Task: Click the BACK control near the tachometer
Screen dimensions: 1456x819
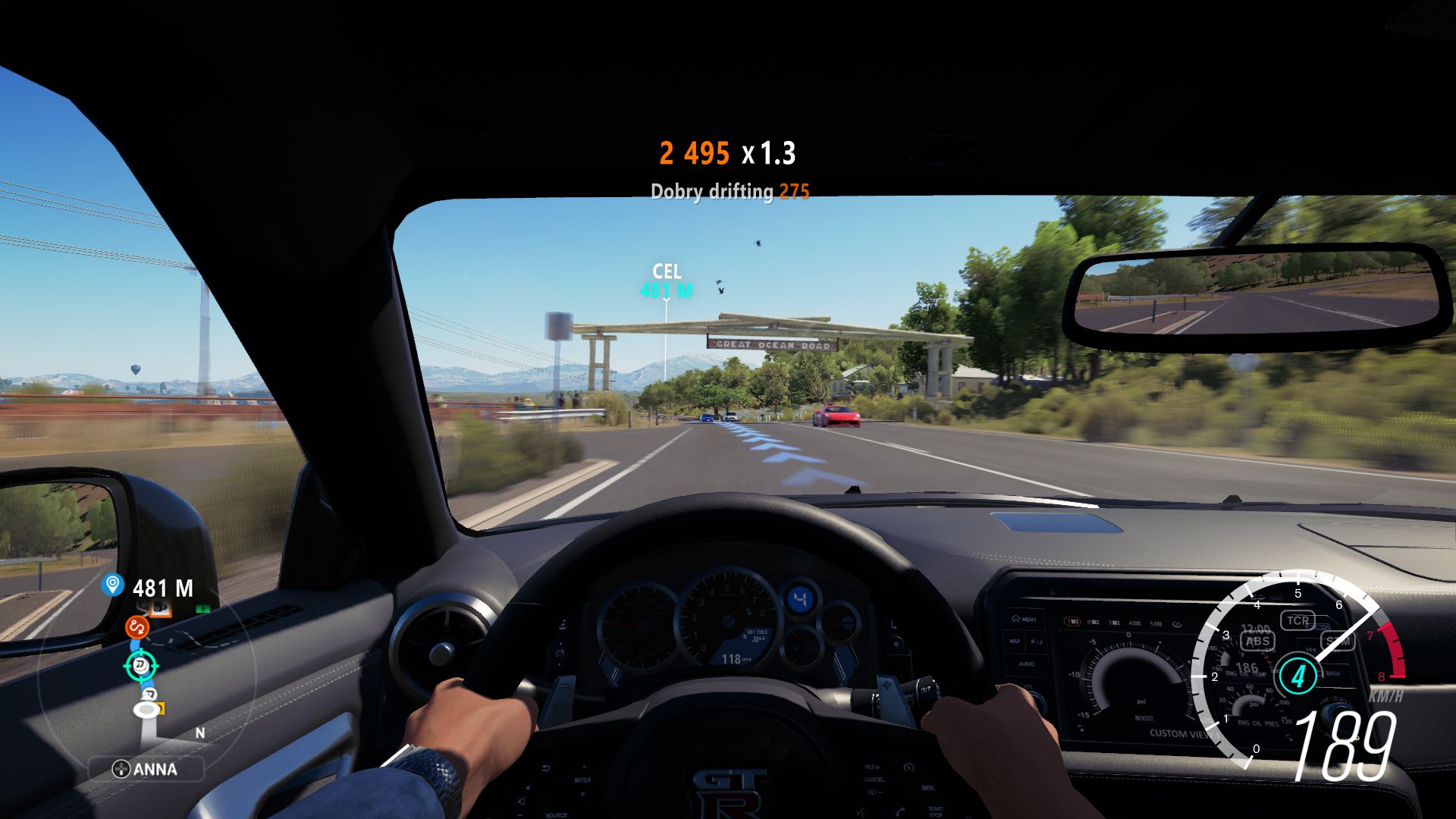Action: click(1335, 674)
